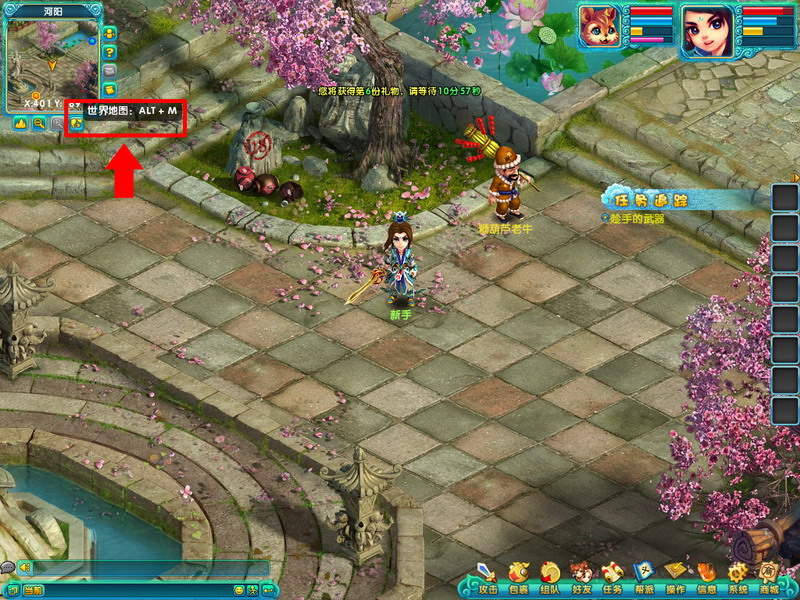Show the 好友 friends list
The image size is (800, 600).
click(581, 576)
